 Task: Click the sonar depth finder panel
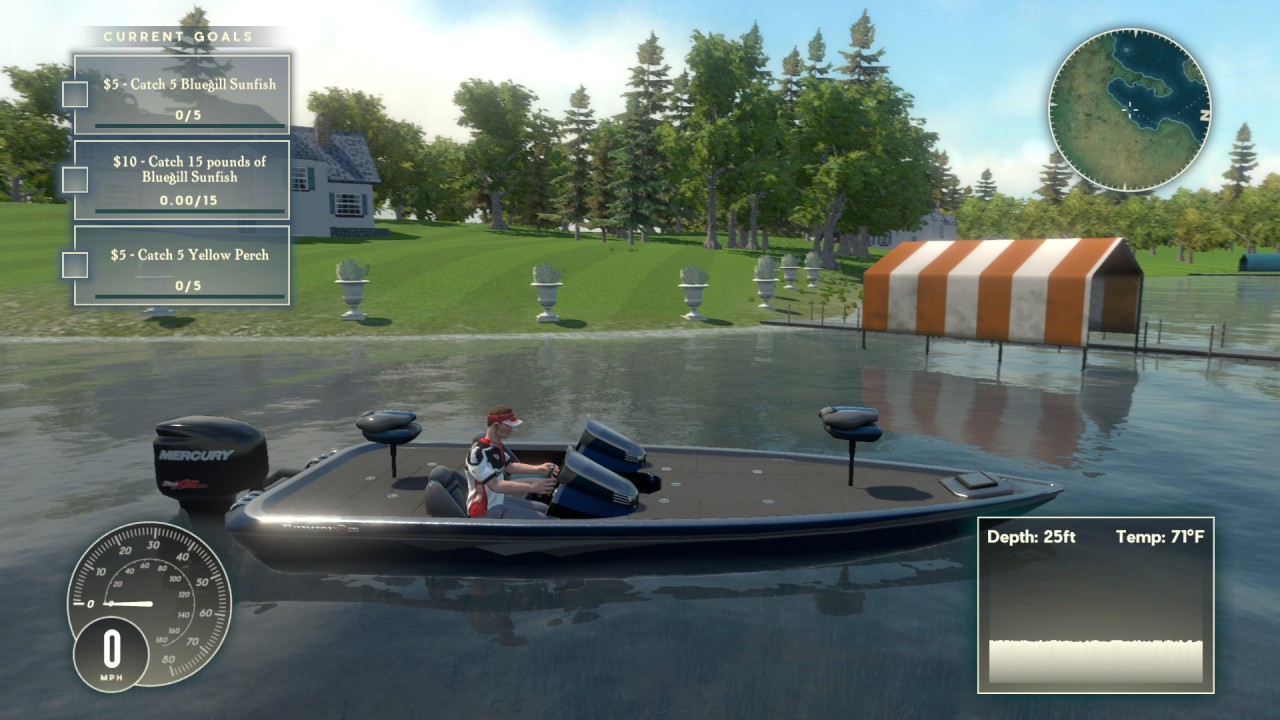(1095, 605)
